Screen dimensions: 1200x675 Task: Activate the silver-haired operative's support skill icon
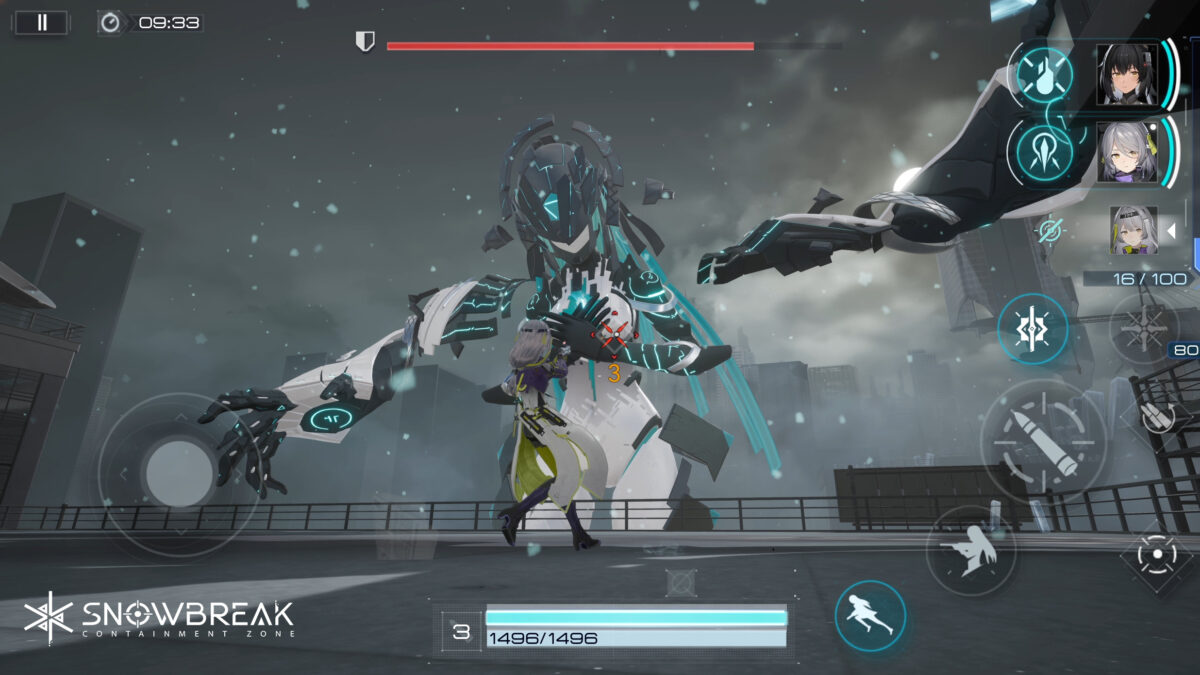click(x=1045, y=152)
